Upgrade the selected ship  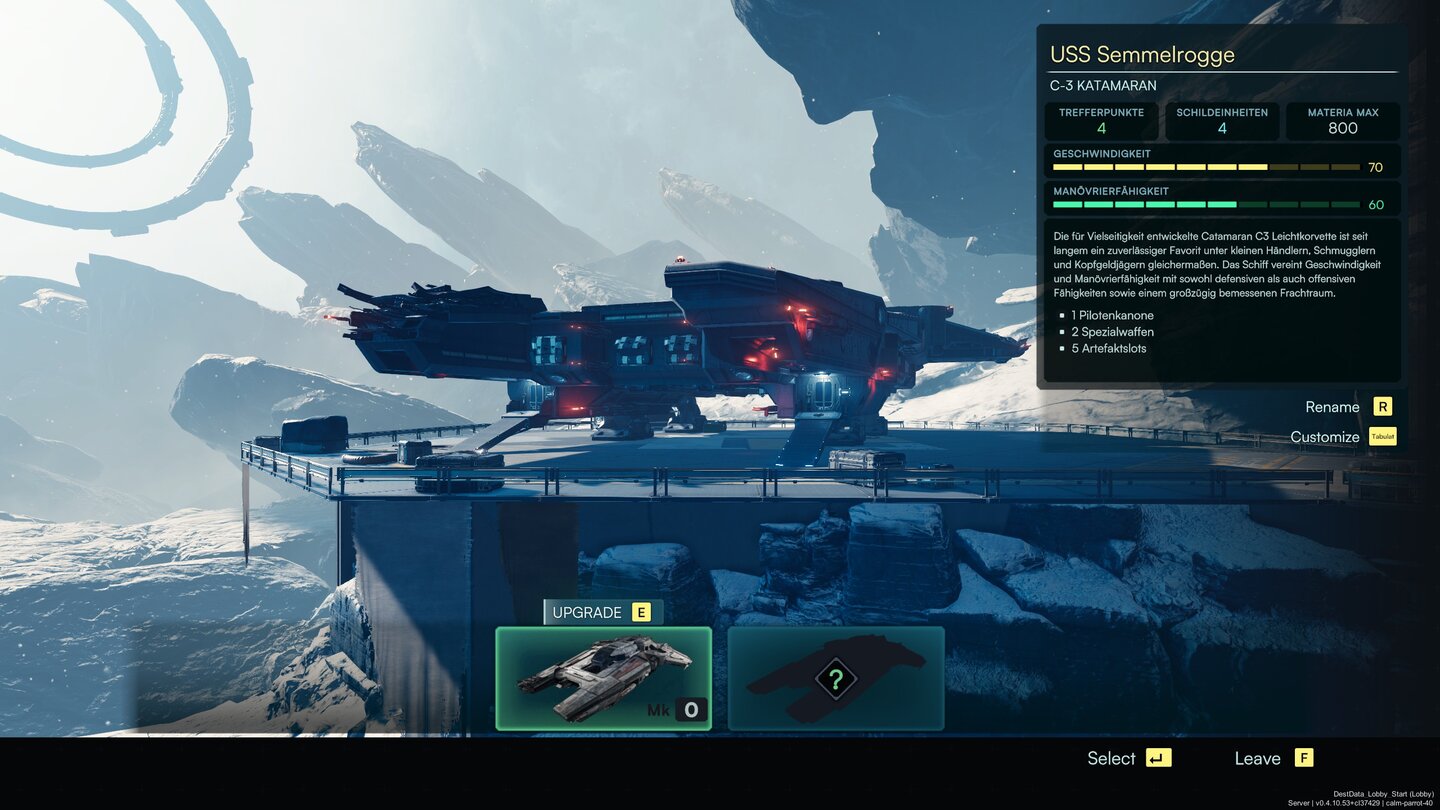tap(598, 612)
